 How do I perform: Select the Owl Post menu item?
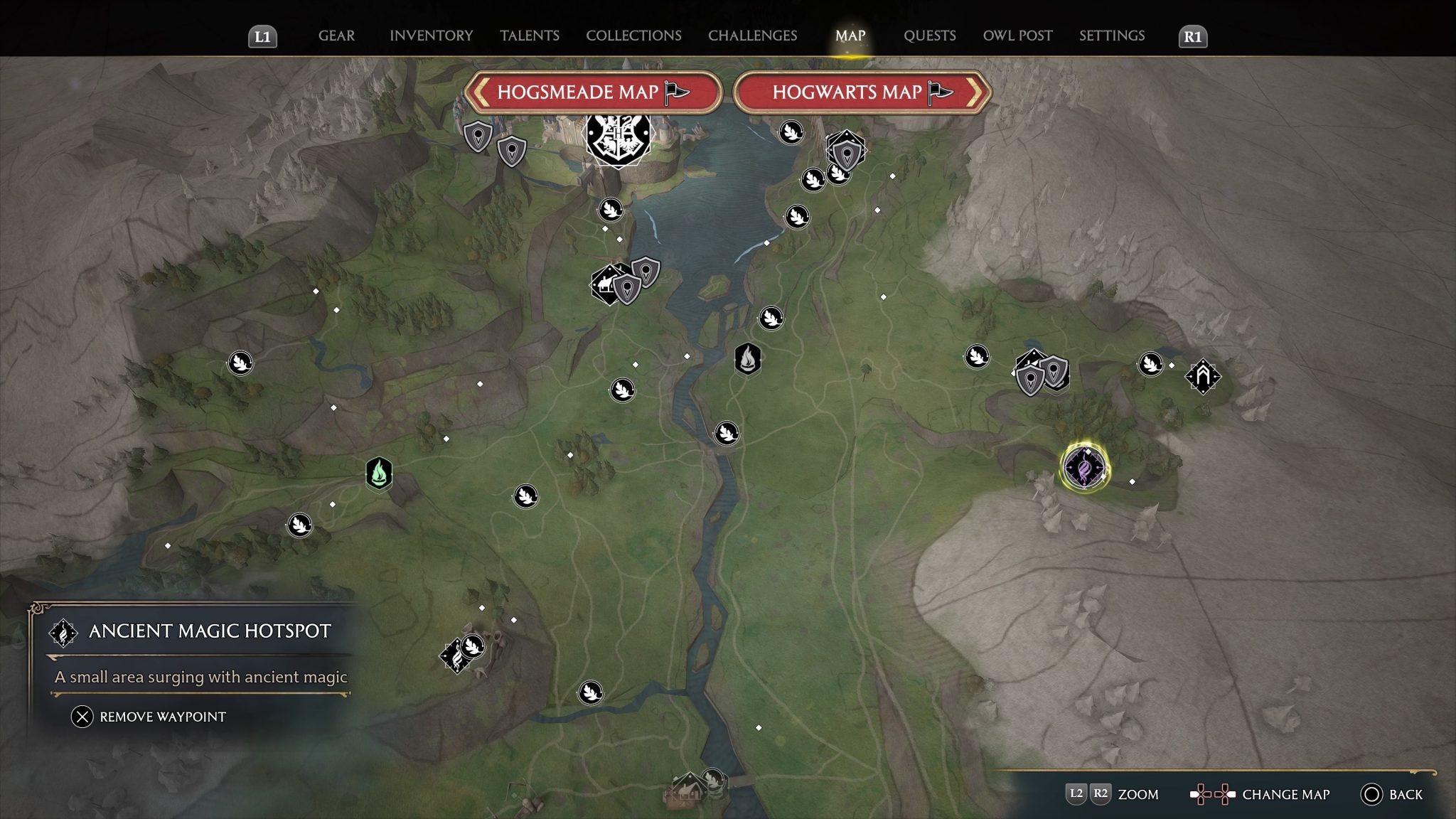1018,36
